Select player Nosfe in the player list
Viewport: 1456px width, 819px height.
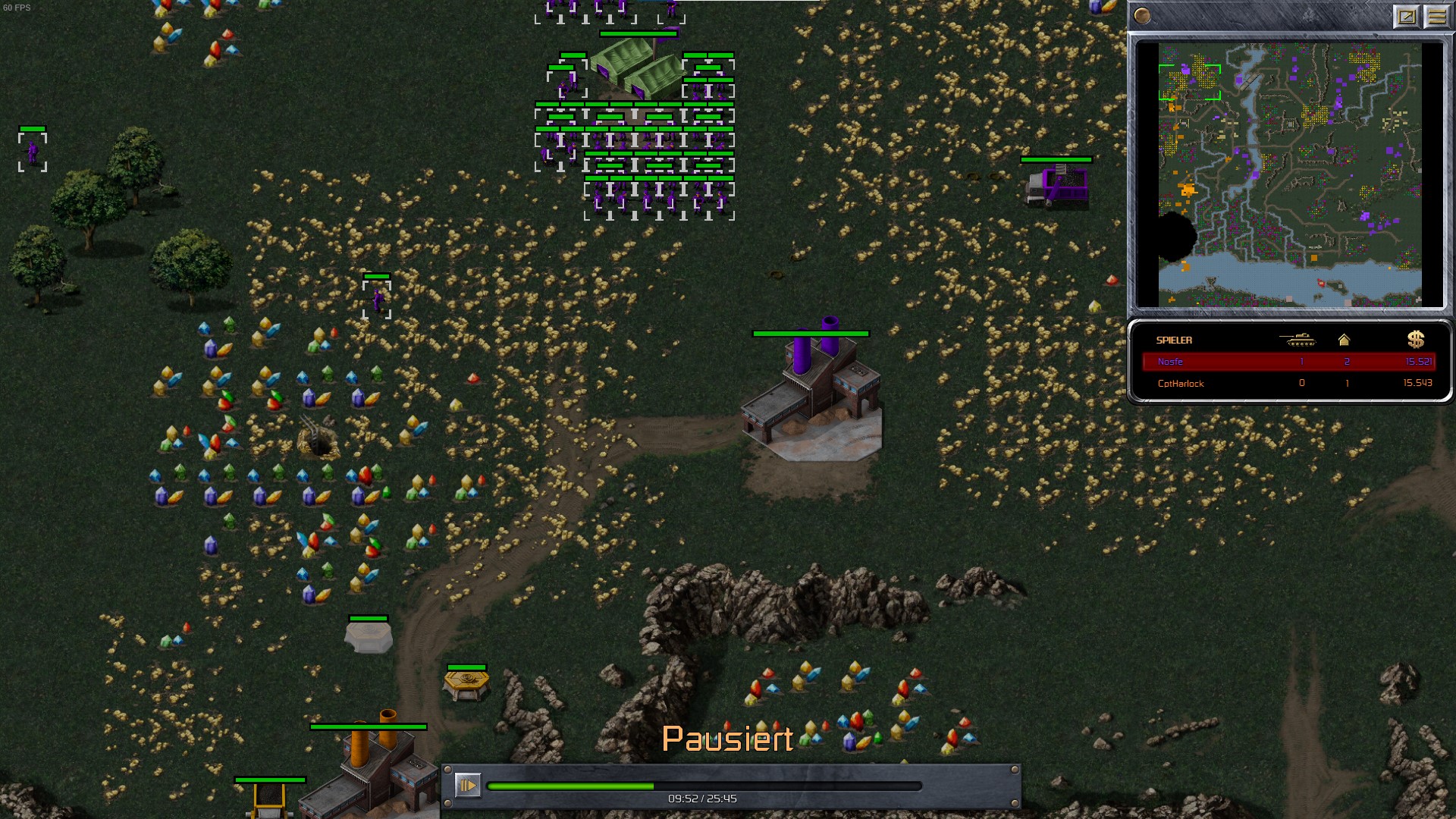[1170, 362]
